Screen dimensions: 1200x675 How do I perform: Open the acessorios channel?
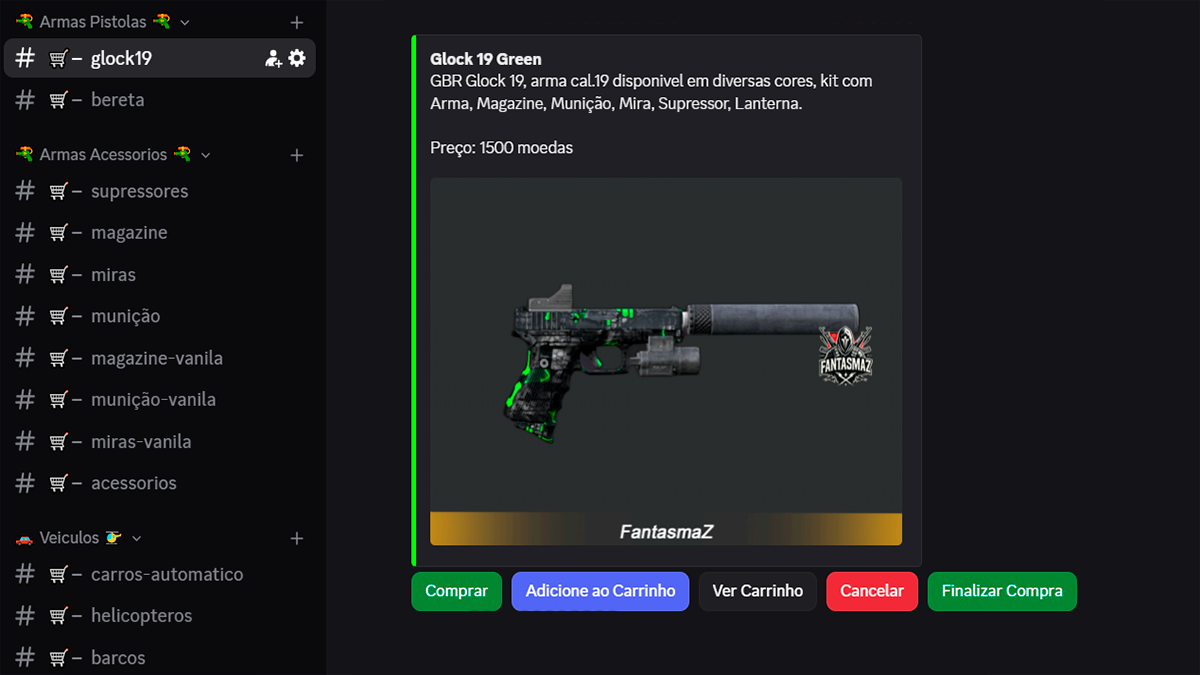click(x=133, y=483)
